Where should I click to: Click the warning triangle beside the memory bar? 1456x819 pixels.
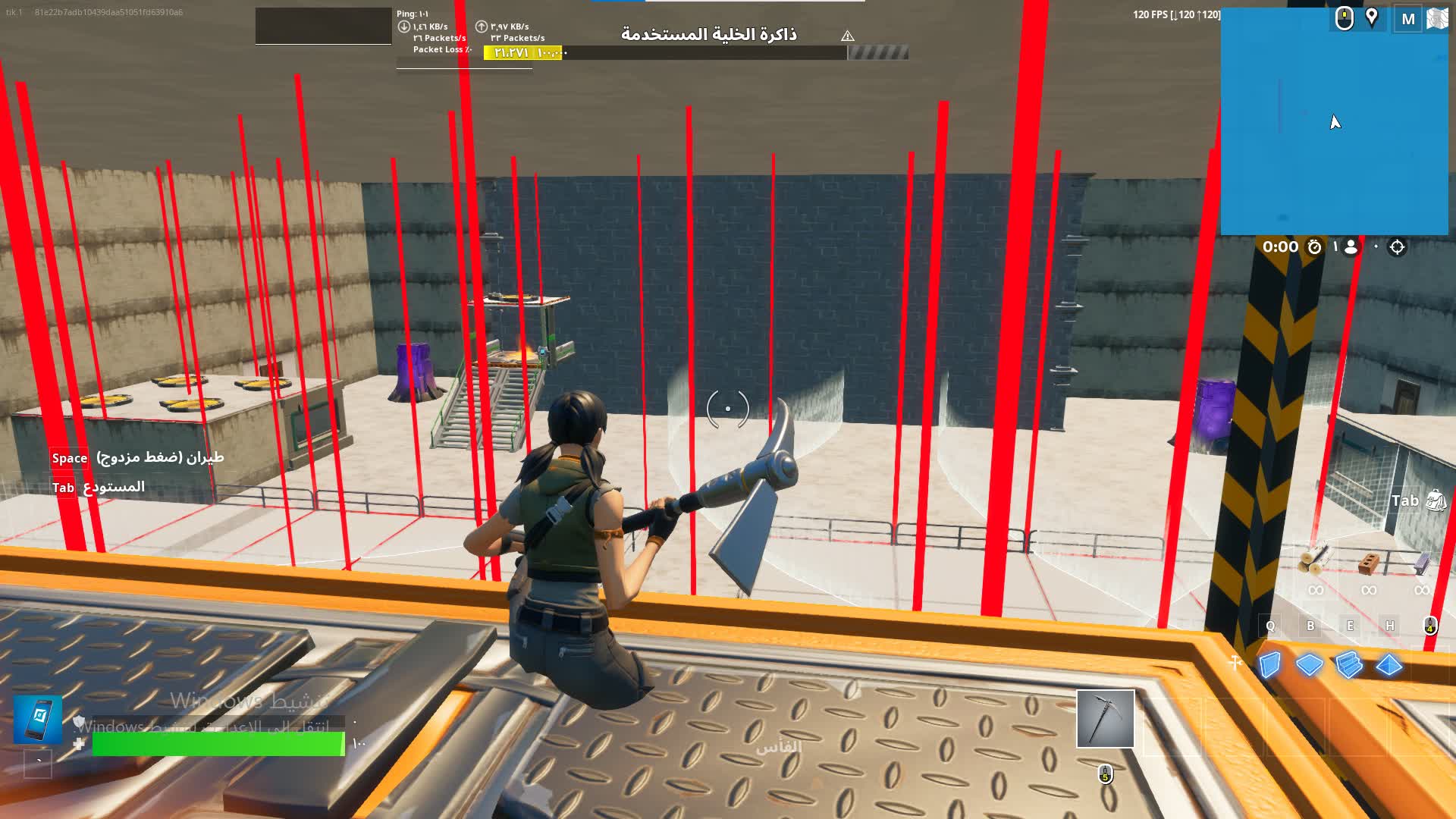pos(847,35)
